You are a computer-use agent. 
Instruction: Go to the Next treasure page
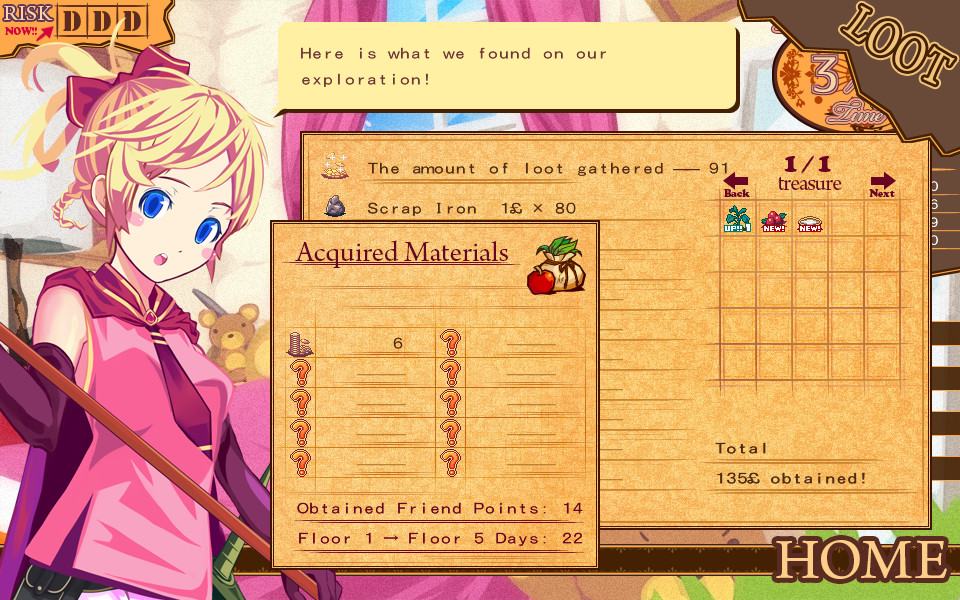[x=882, y=186]
